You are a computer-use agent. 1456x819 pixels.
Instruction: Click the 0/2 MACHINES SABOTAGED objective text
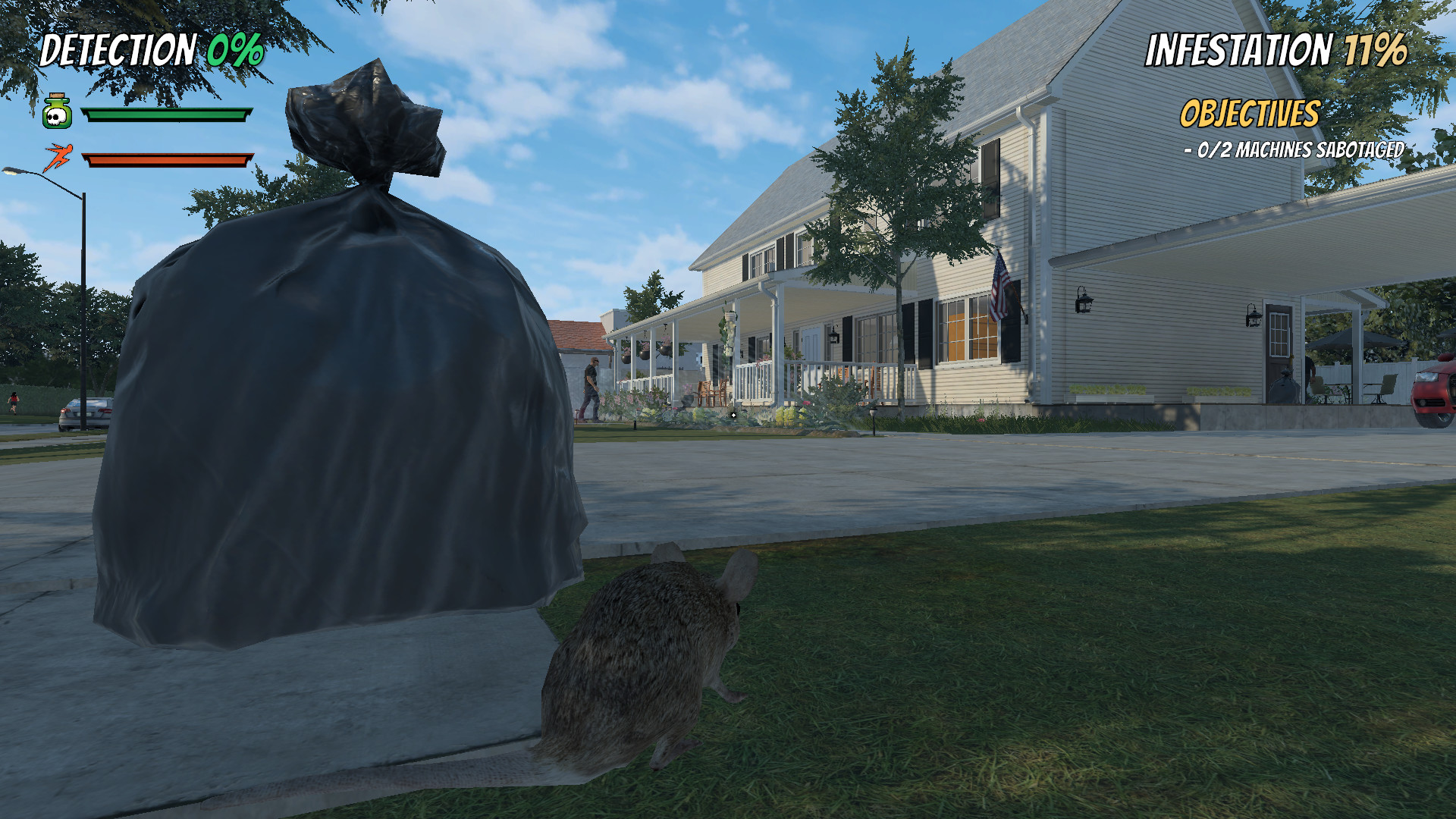point(1294,151)
